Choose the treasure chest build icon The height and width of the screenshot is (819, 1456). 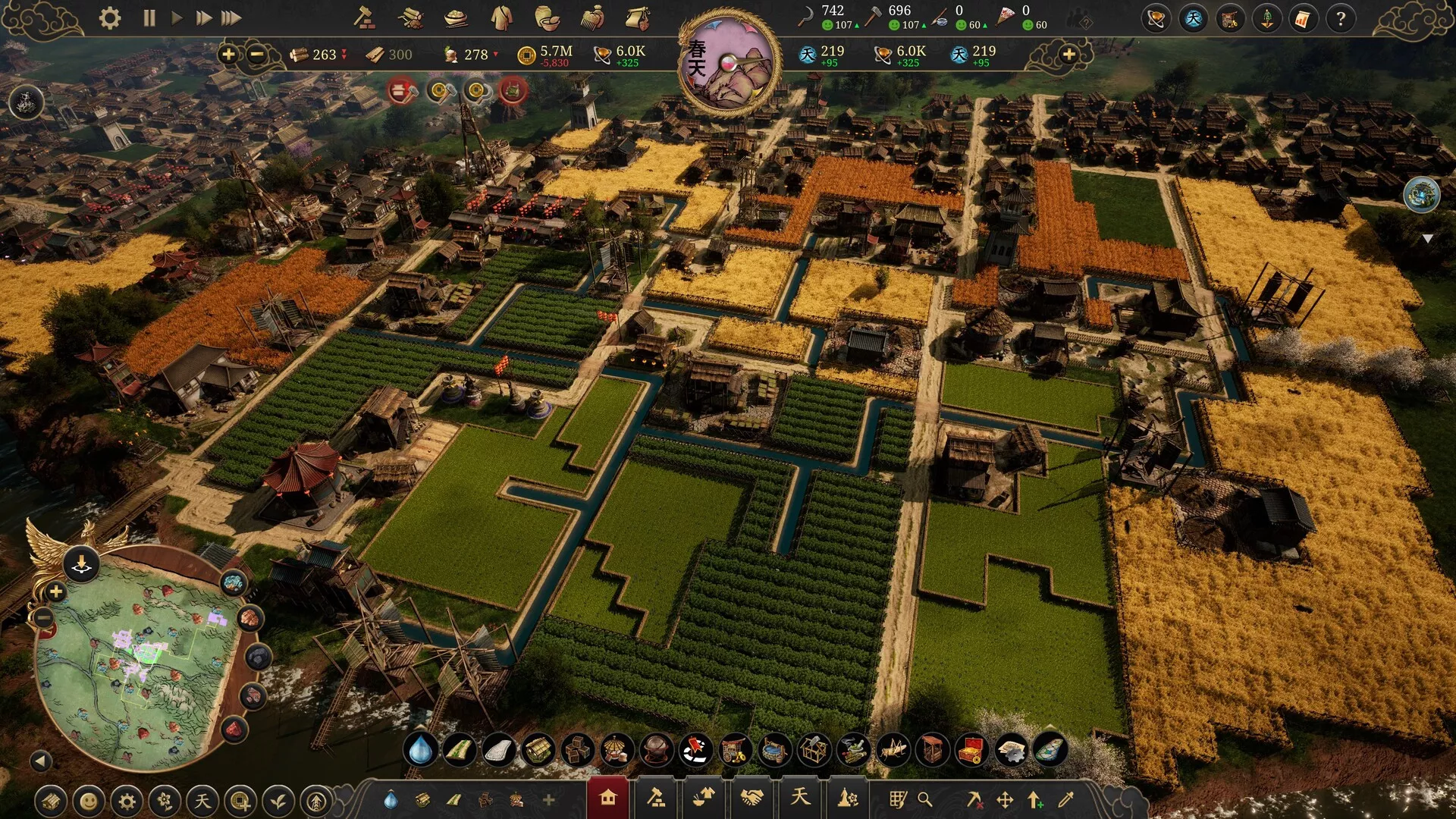click(971, 751)
